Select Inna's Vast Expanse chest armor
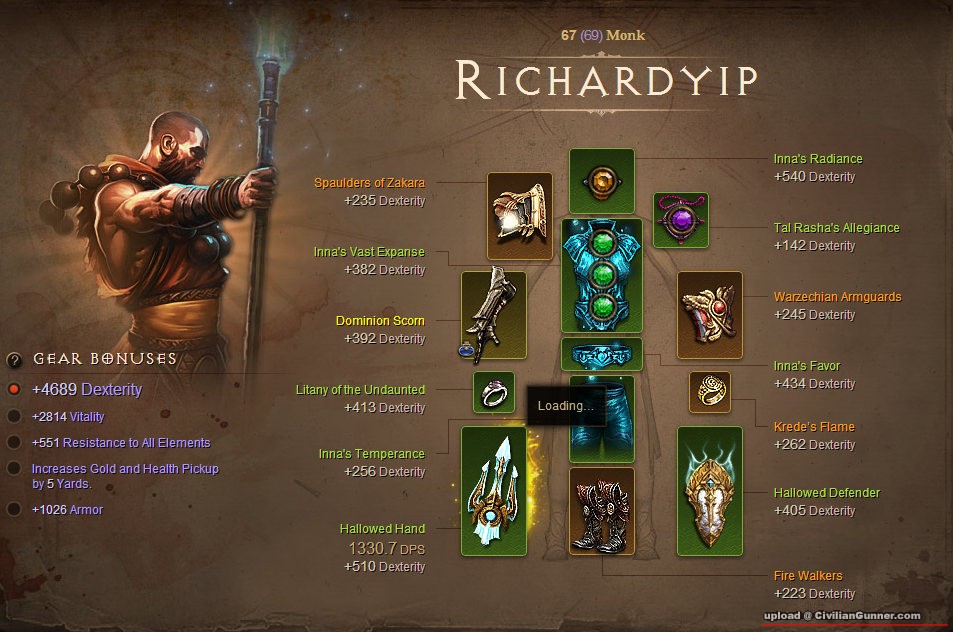 [x=601, y=275]
